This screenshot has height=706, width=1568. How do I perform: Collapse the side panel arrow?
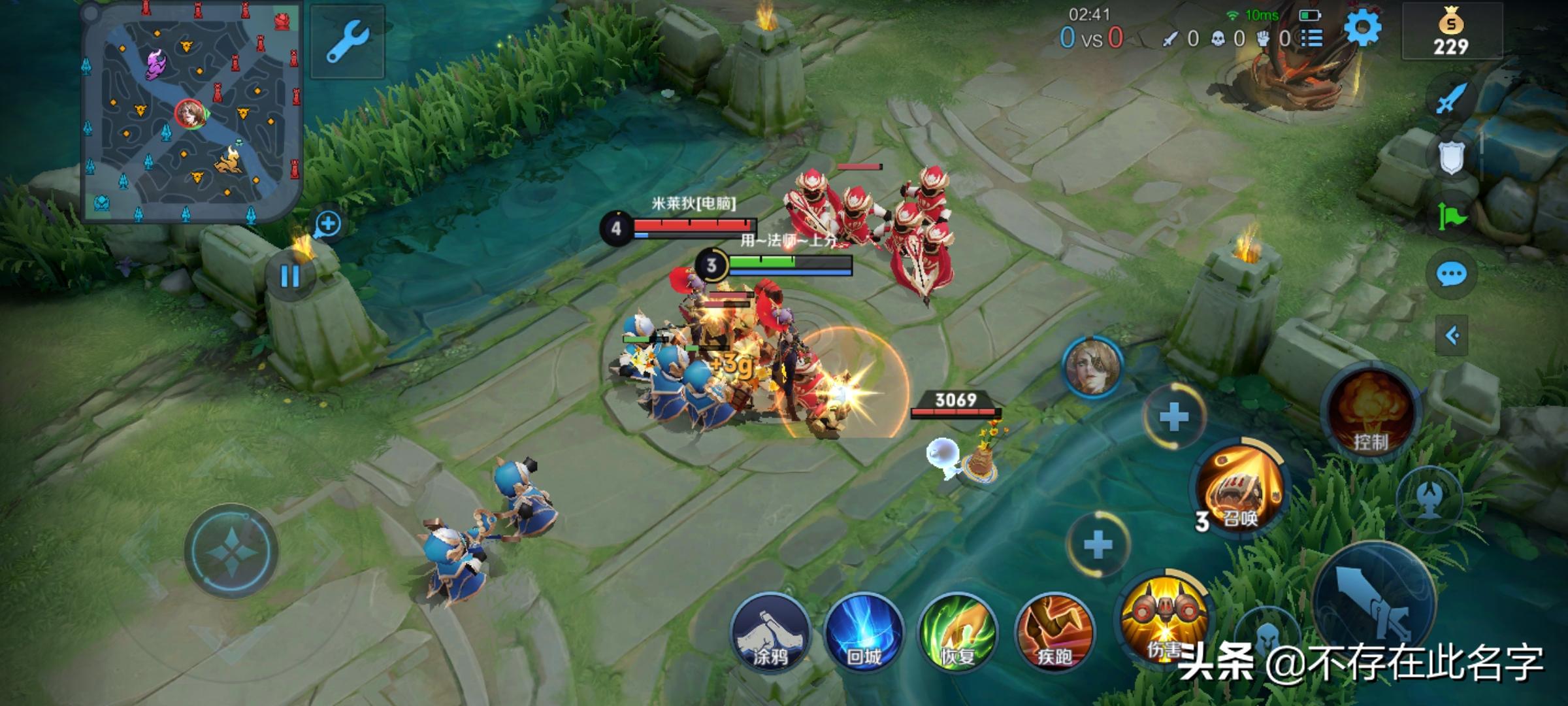coord(1452,336)
